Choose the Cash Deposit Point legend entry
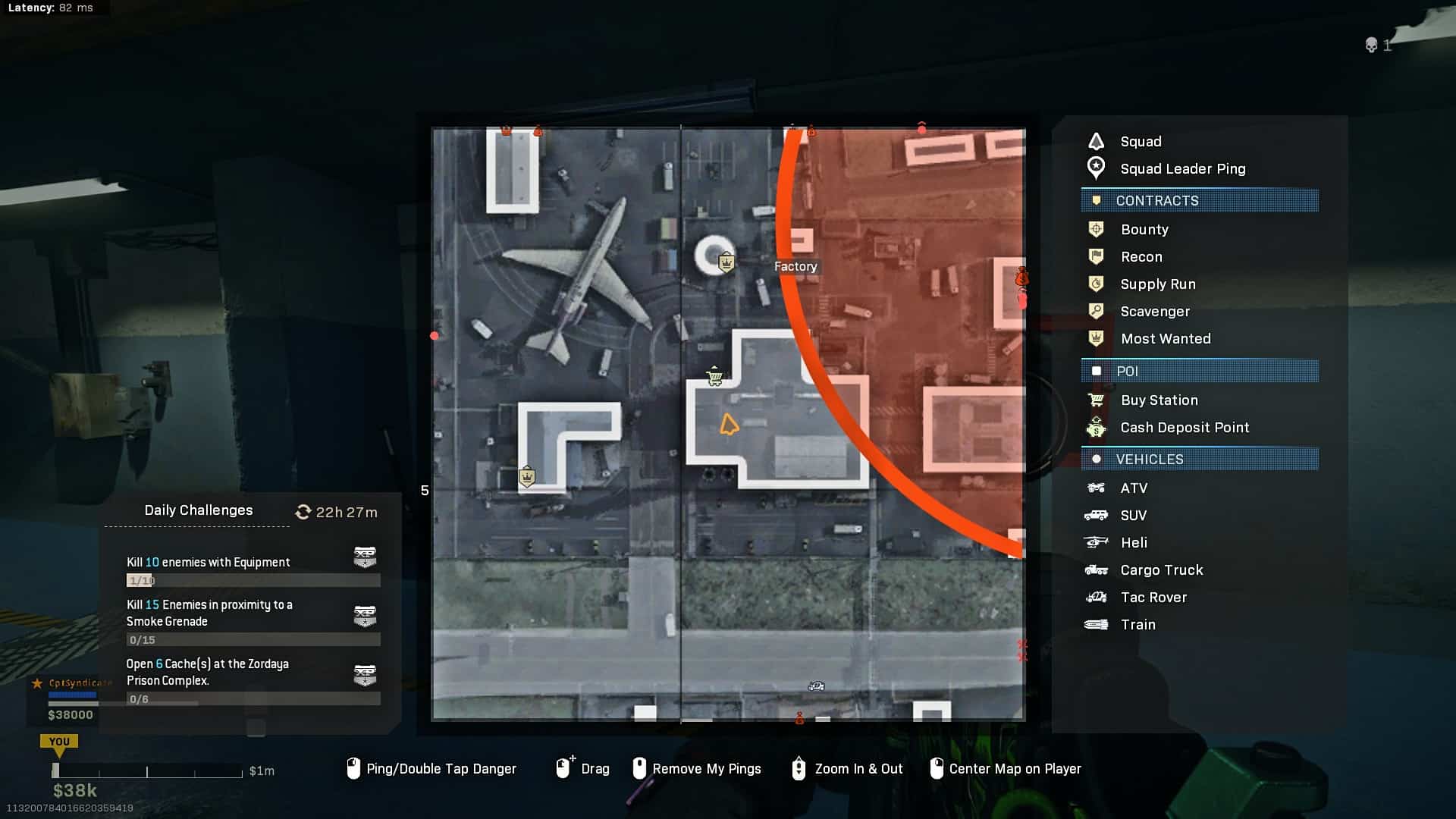Image resolution: width=1456 pixels, height=819 pixels. click(1184, 428)
